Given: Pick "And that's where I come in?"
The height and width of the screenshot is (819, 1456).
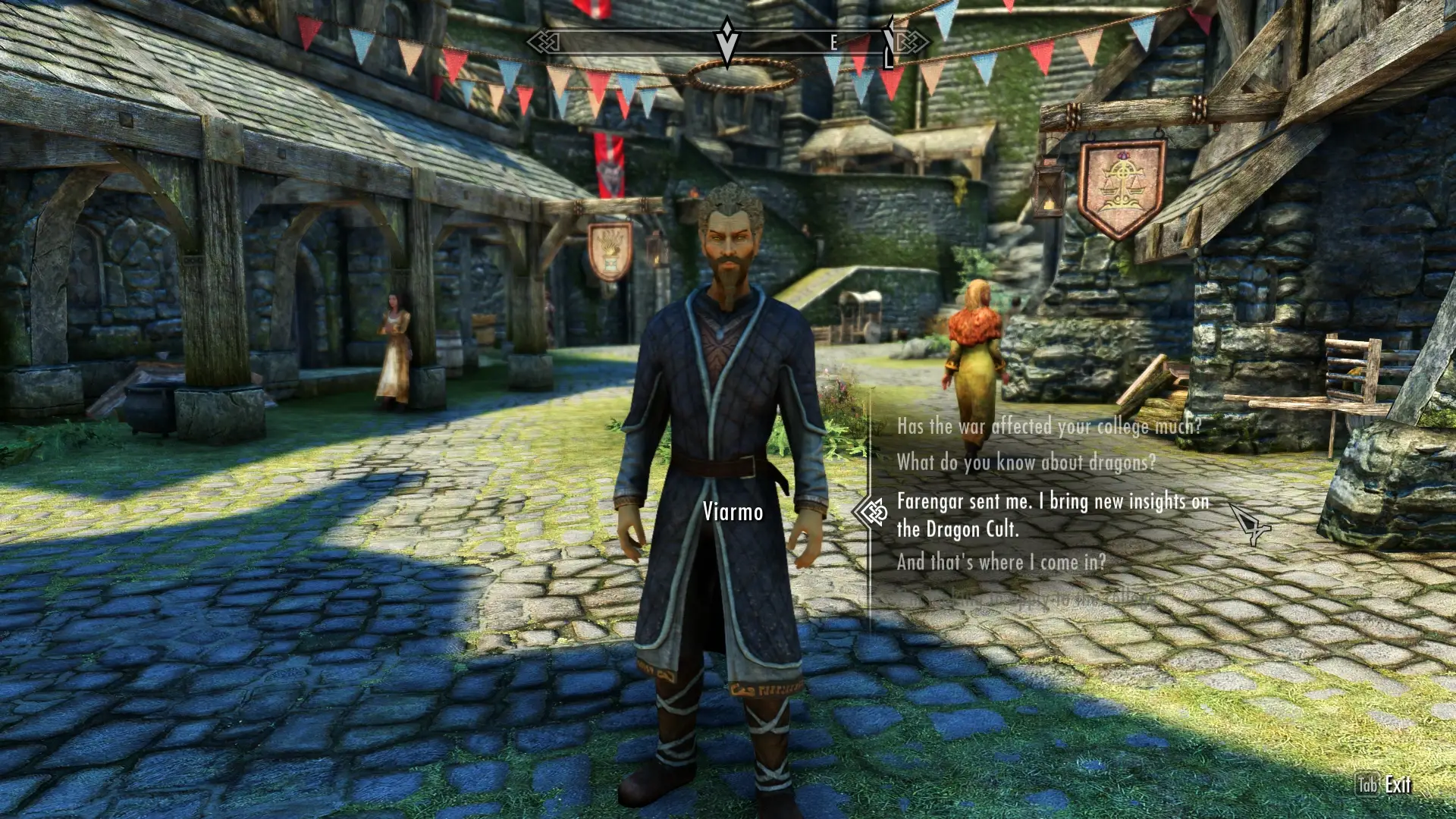Looking at the screenshot, I should click(1001, 562).
